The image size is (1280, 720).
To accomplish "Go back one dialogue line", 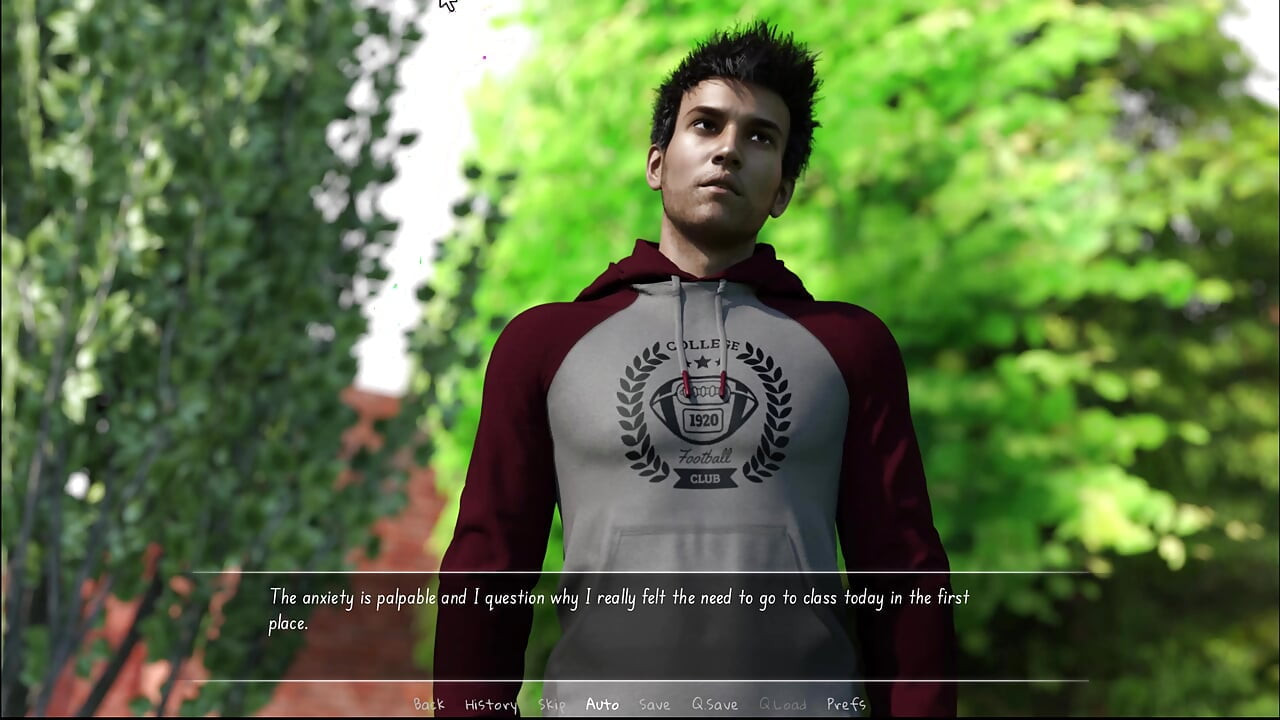I will click(x=429, y=704).
